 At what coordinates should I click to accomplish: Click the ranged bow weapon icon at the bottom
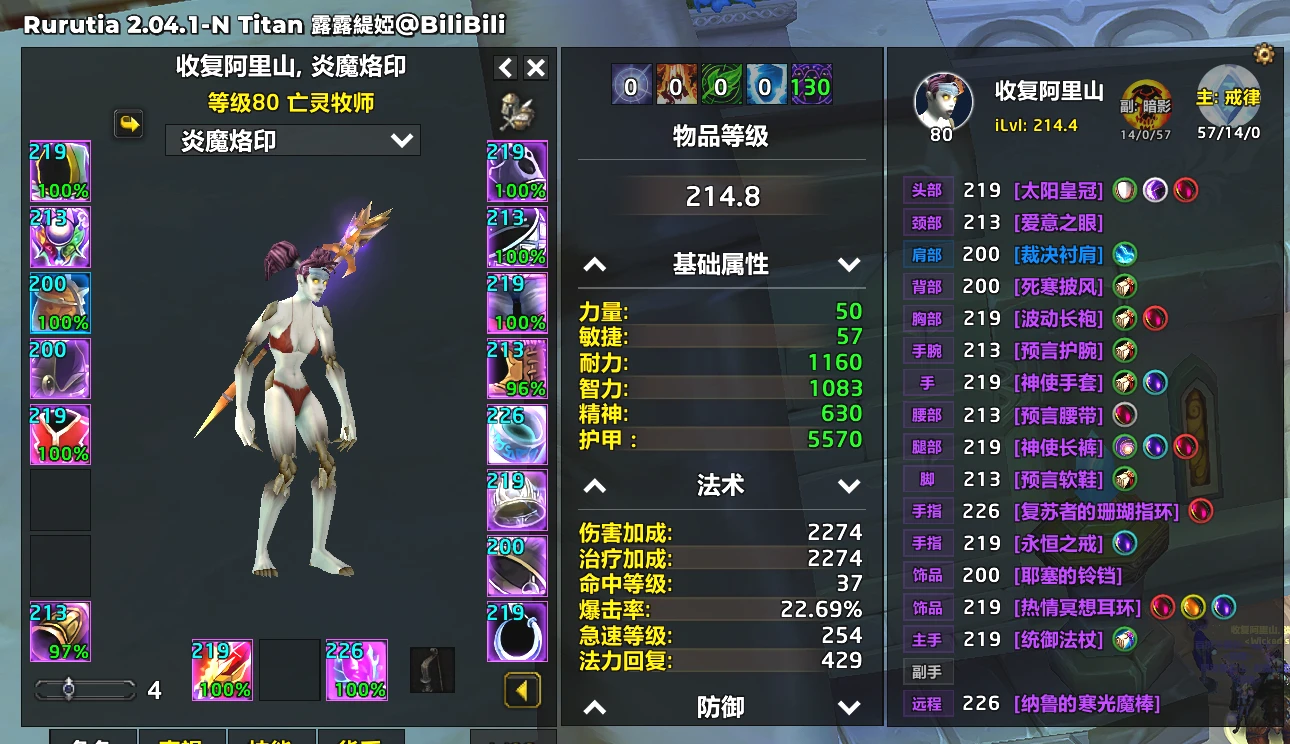[x=434, y=669]
